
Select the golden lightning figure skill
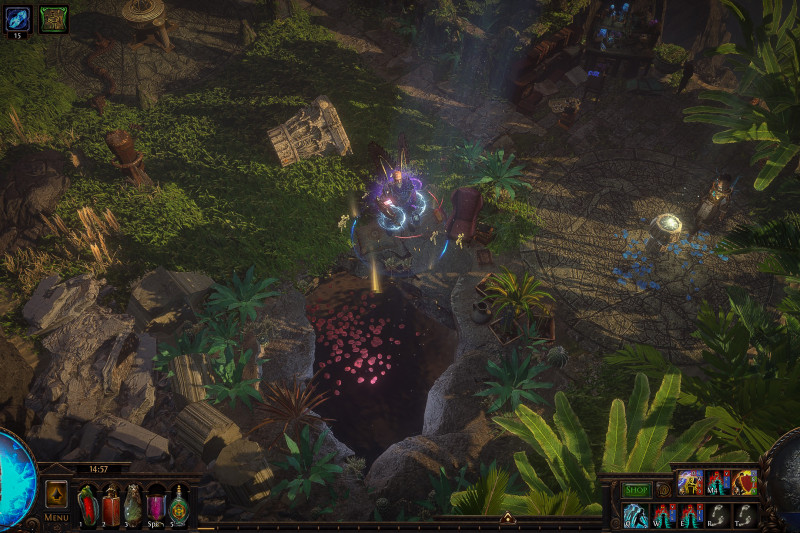690,482
